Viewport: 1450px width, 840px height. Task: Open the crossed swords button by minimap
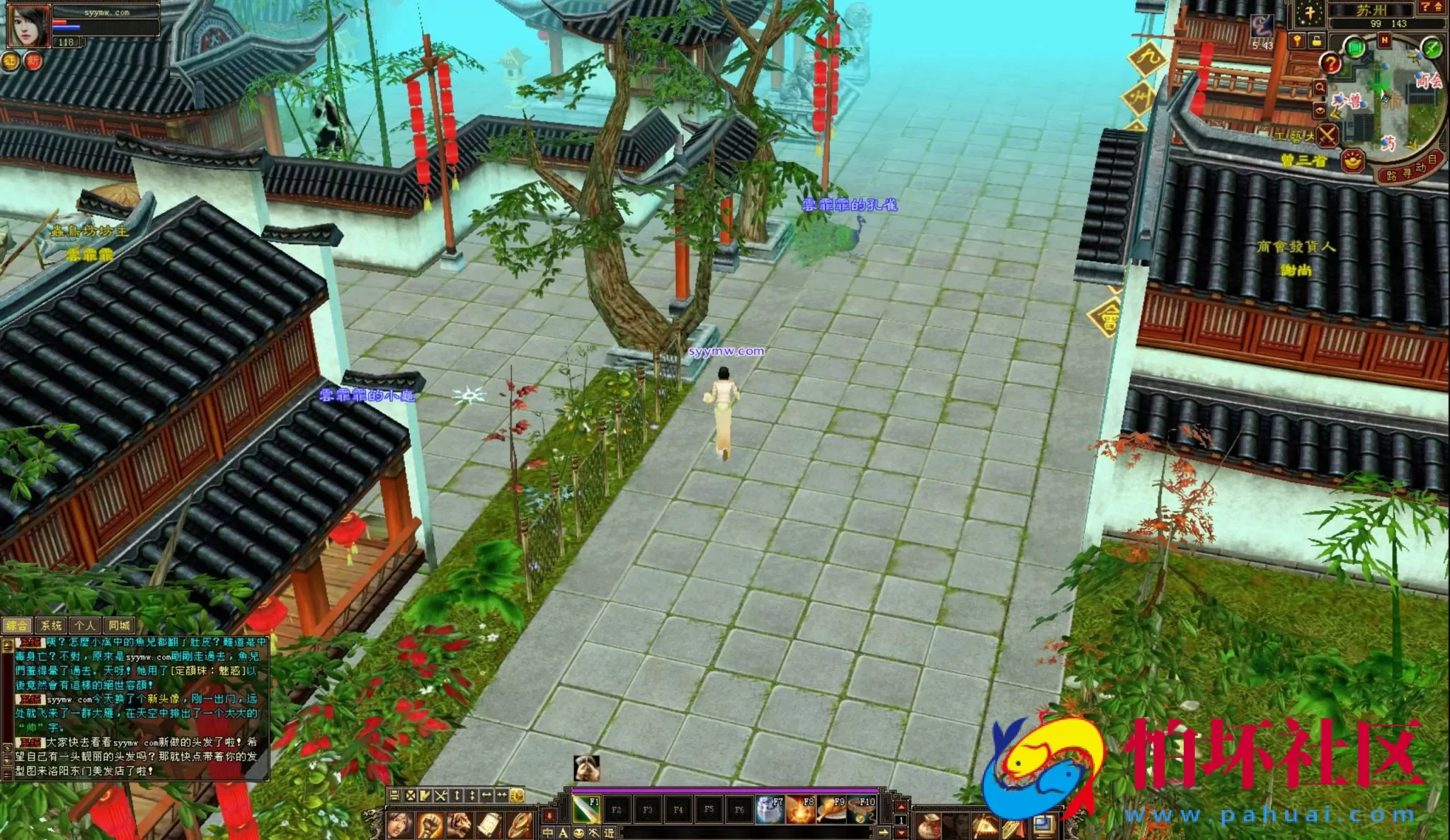[1328, 134]
